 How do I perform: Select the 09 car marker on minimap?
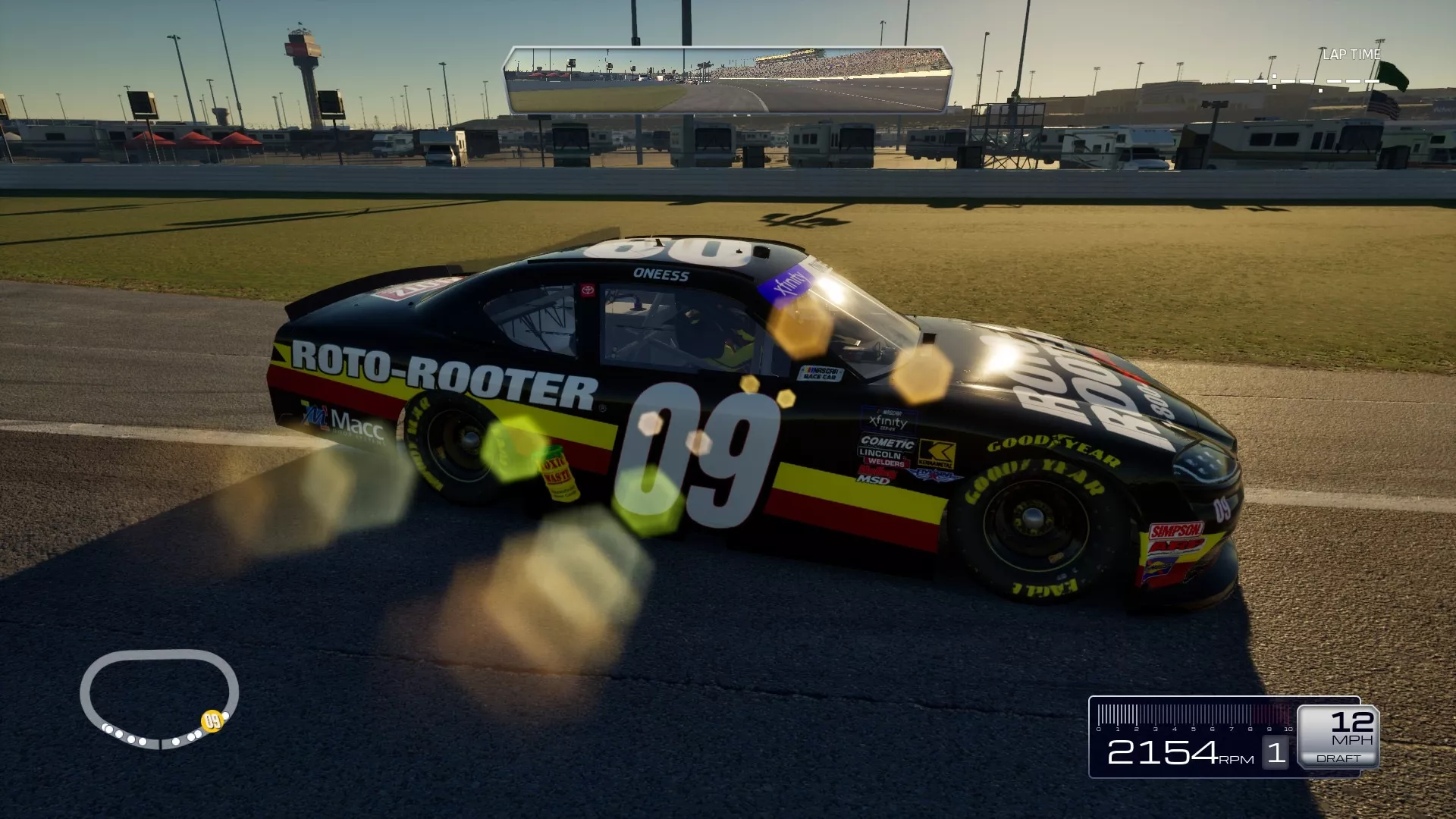click(x=212, y=720)
